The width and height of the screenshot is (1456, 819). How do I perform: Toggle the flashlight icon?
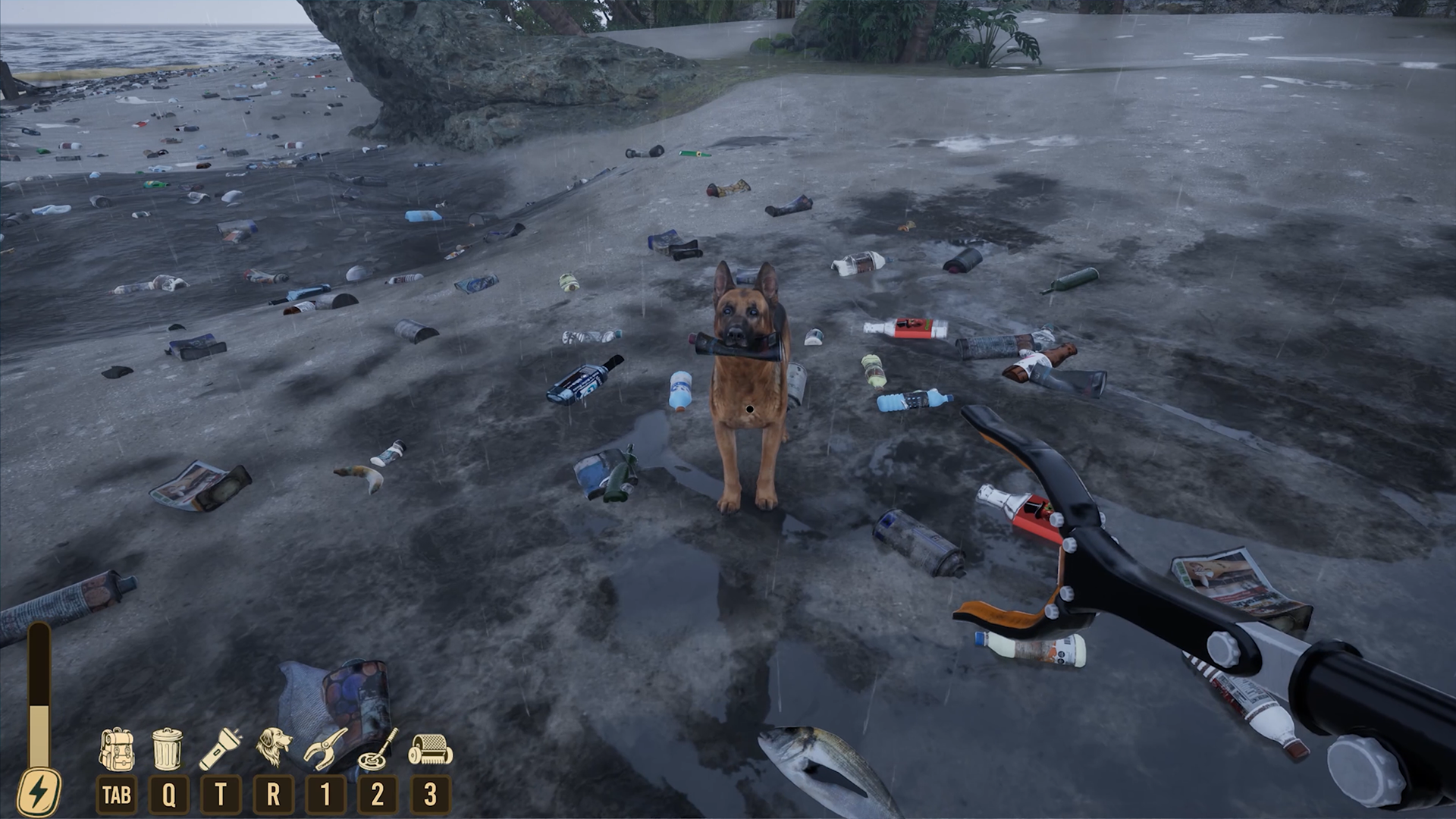[220, 748]
